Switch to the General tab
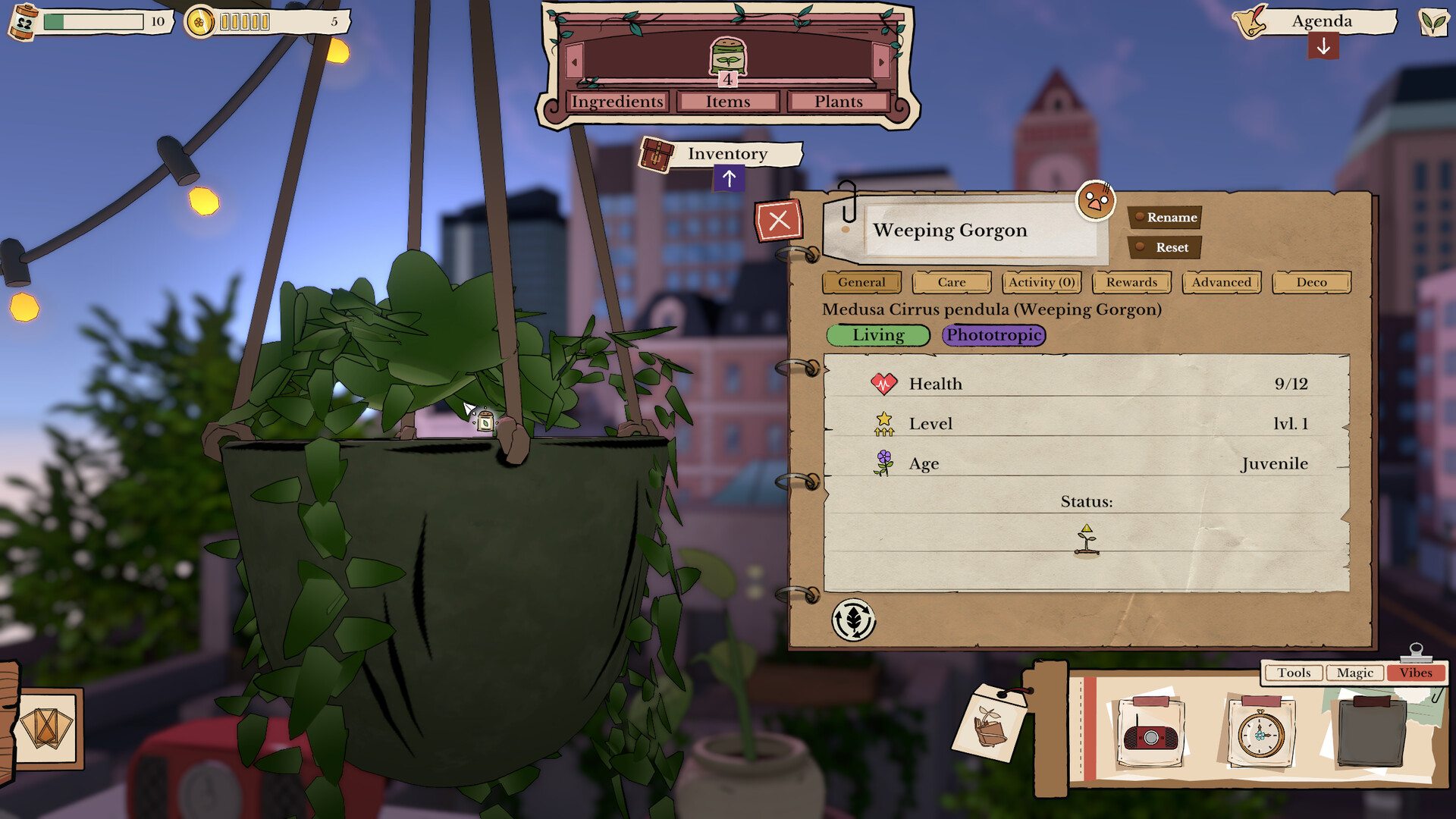The height and width of the screenshot is (819, 1456). click(x=861, y=282)
